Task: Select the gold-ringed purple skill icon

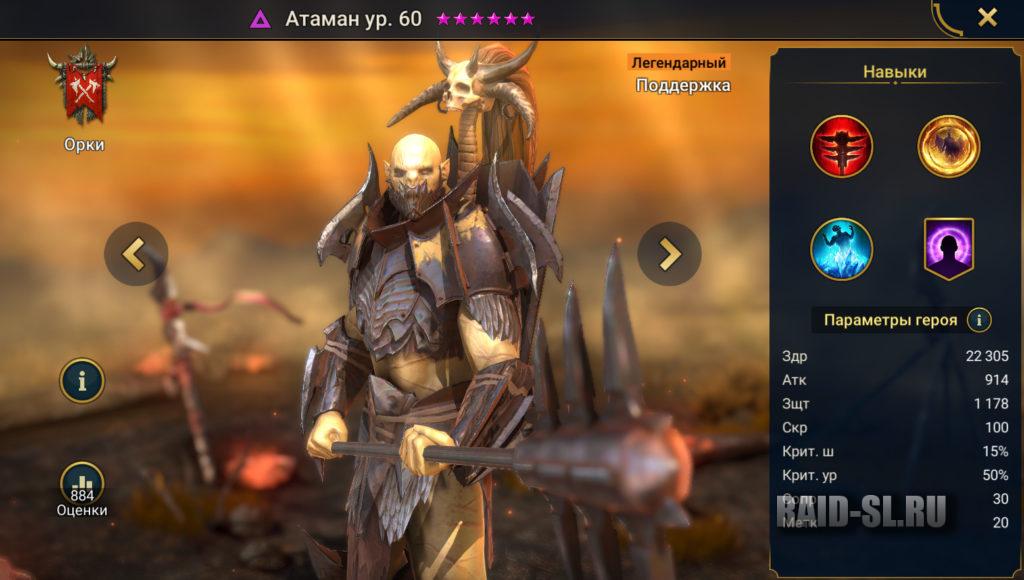Action: [x=948, y=146]
